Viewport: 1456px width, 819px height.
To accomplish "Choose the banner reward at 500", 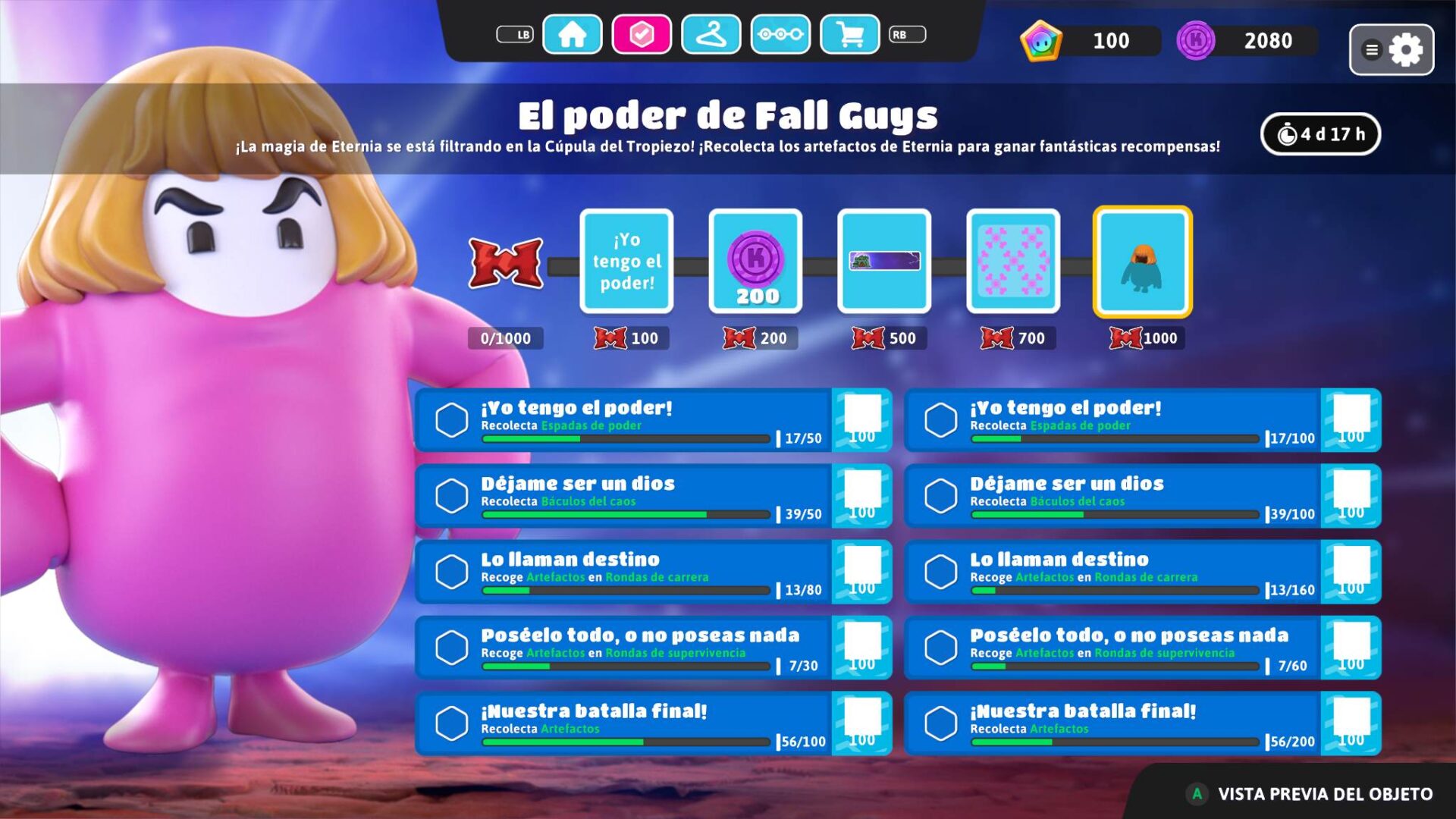I will (x=884, y=261).
